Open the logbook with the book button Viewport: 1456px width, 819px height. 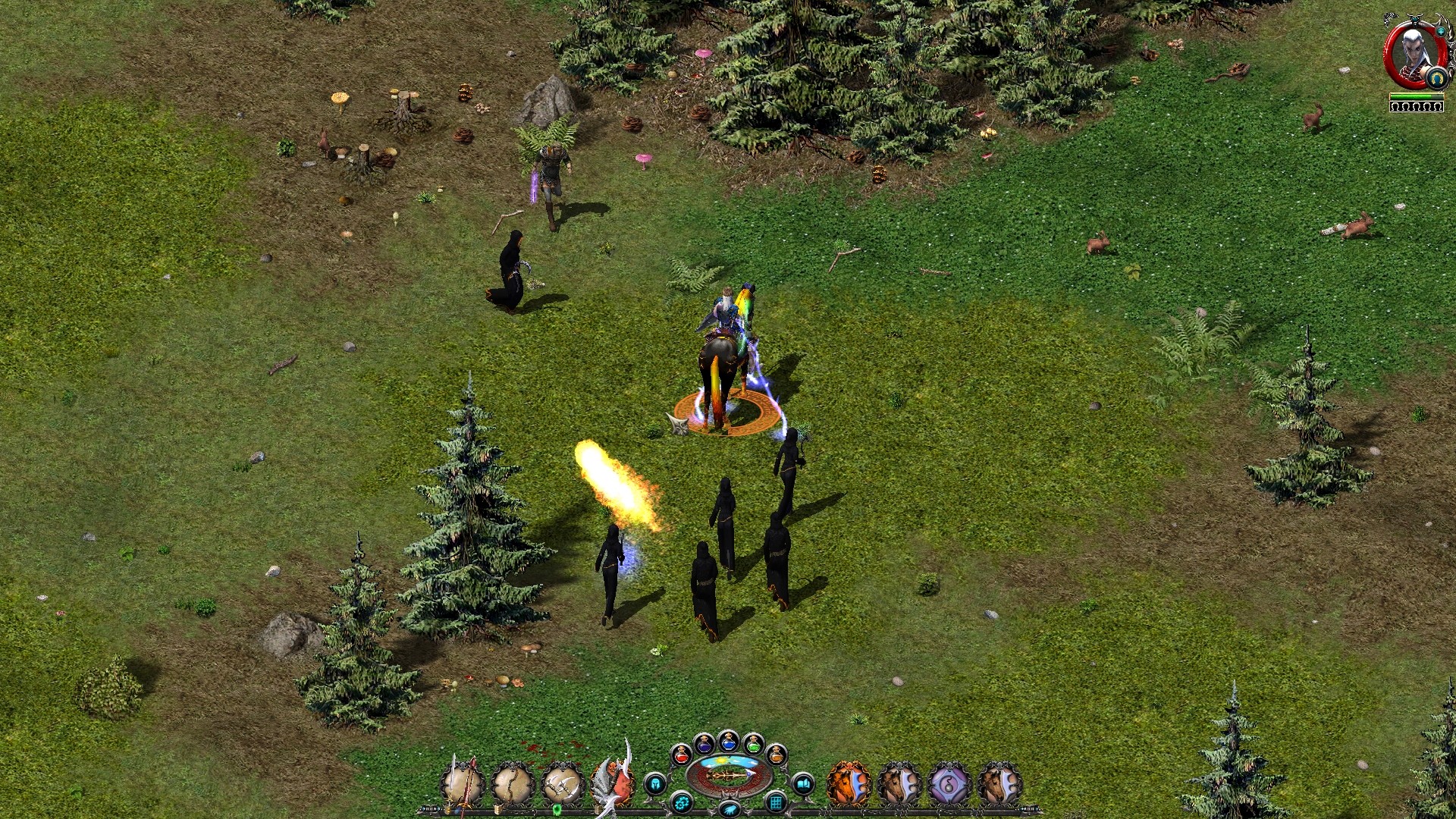(x=802, y=783)
